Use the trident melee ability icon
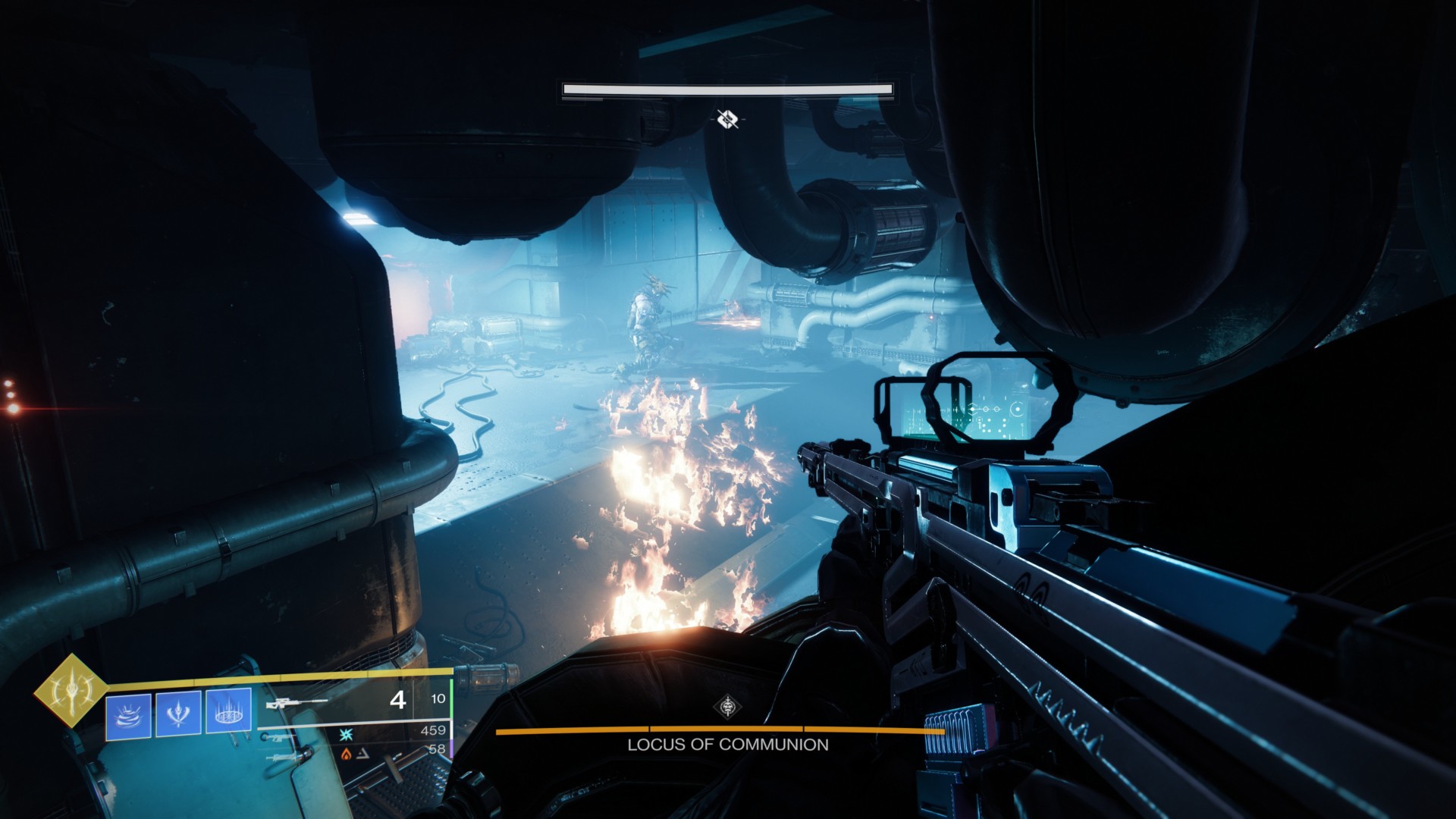Image resolution: width=1456 pixels, height=819 pixels. pos(178,714)
